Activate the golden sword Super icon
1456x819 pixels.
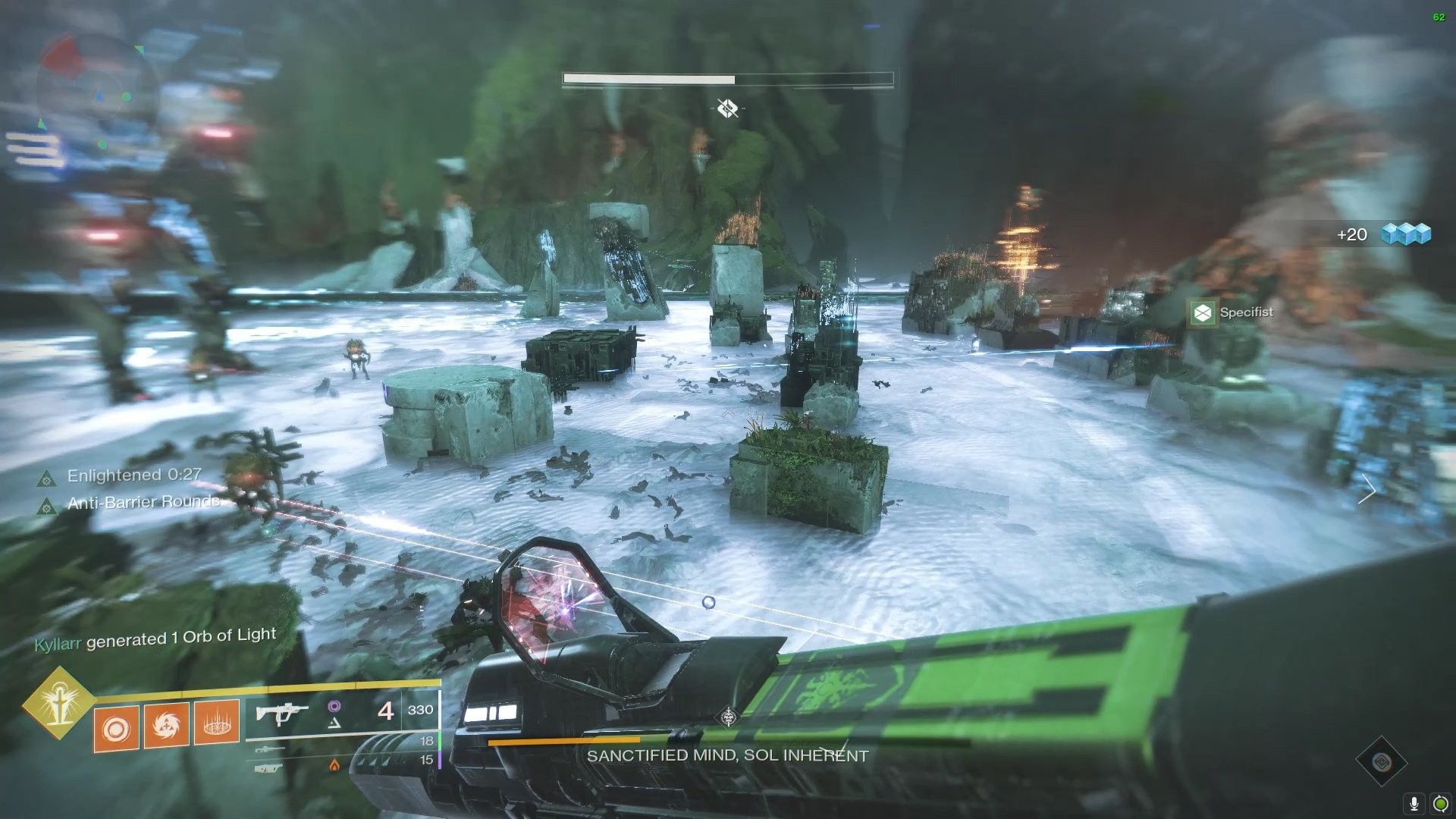[x=58, y=701]
